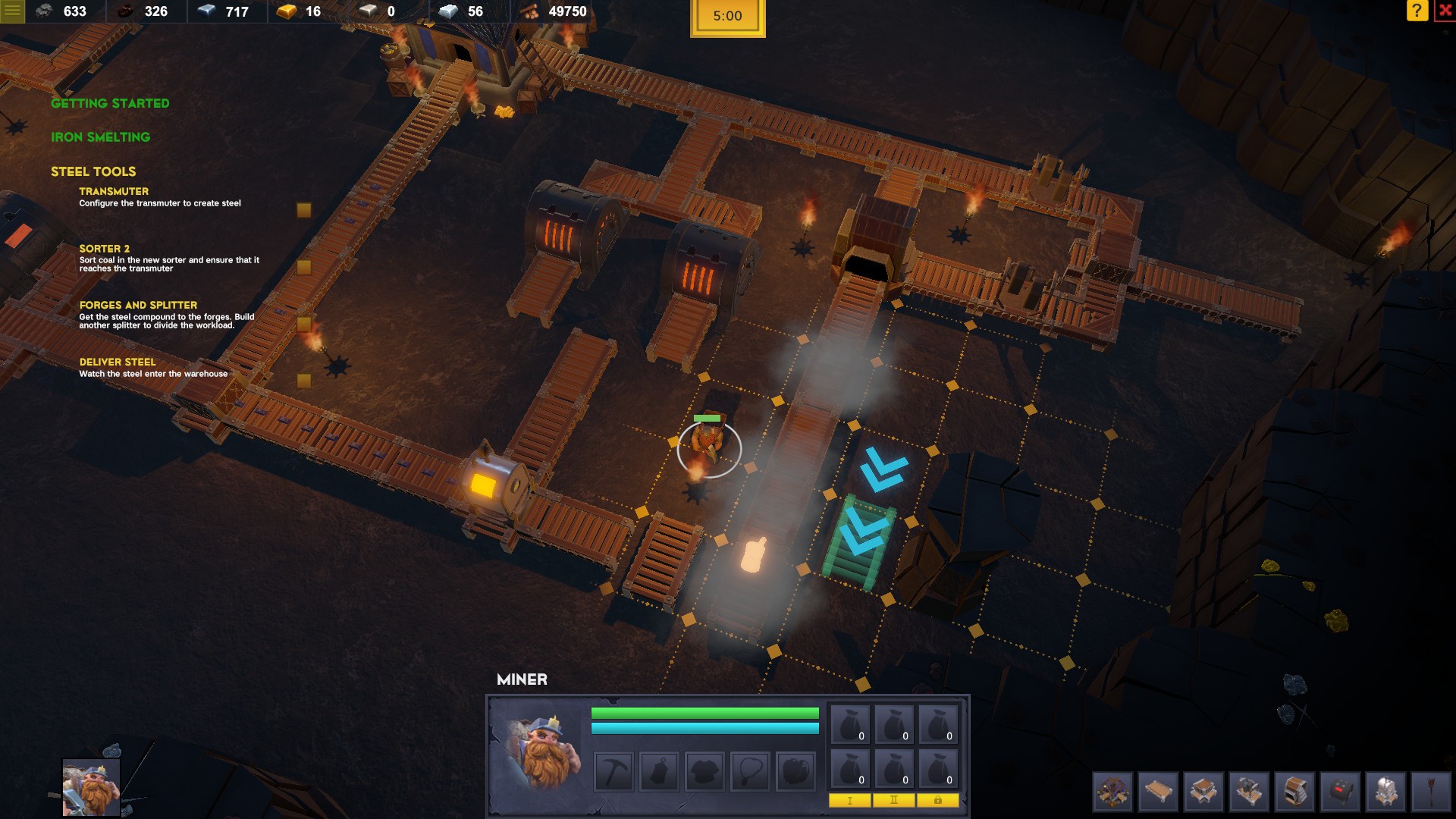This screenshot has height=819, width=1456.
Task: Click the Deliver Steel objective
Action: pos(118,362)
